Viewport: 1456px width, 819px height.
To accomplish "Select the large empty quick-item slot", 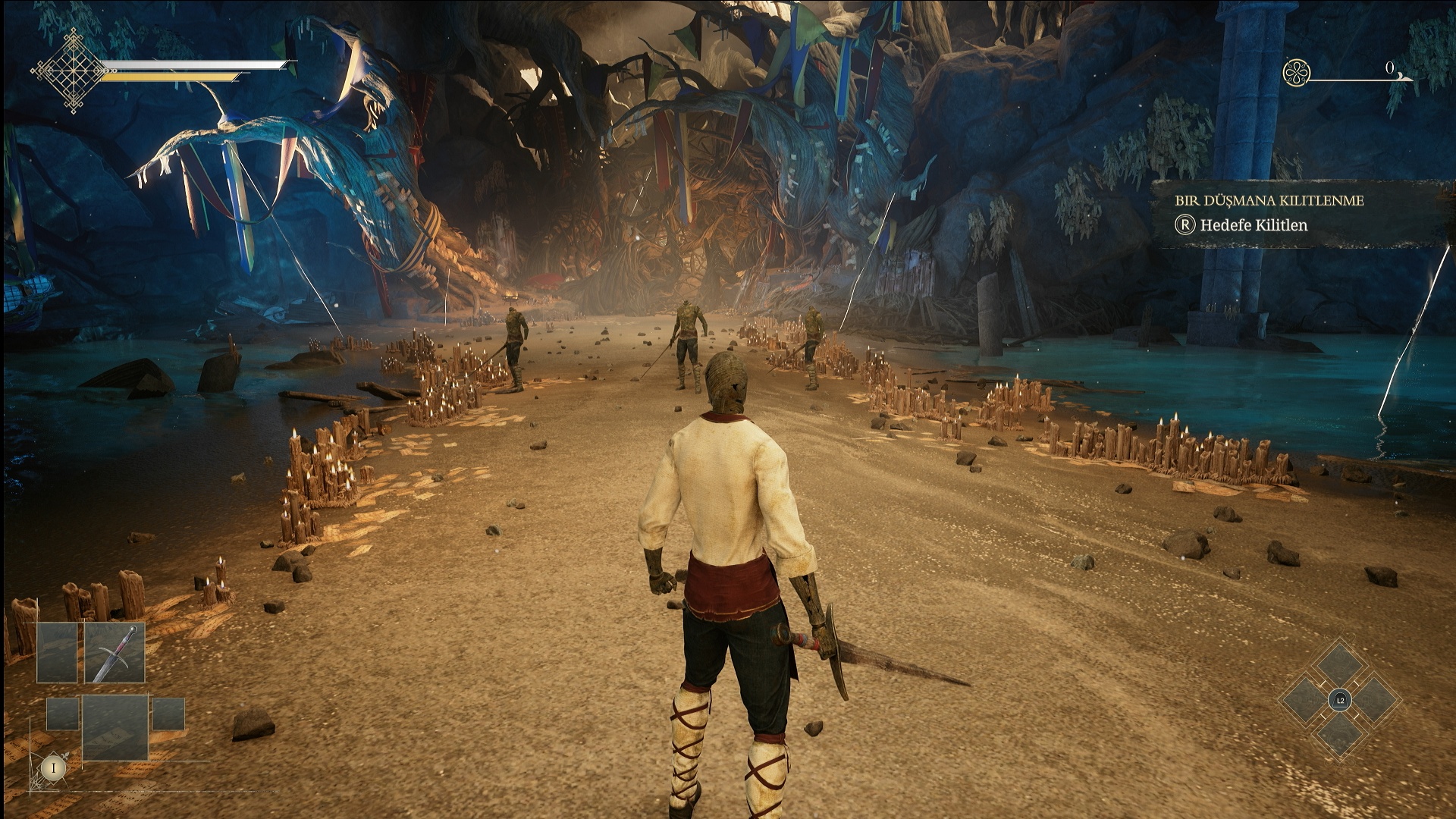I will 115,726.
